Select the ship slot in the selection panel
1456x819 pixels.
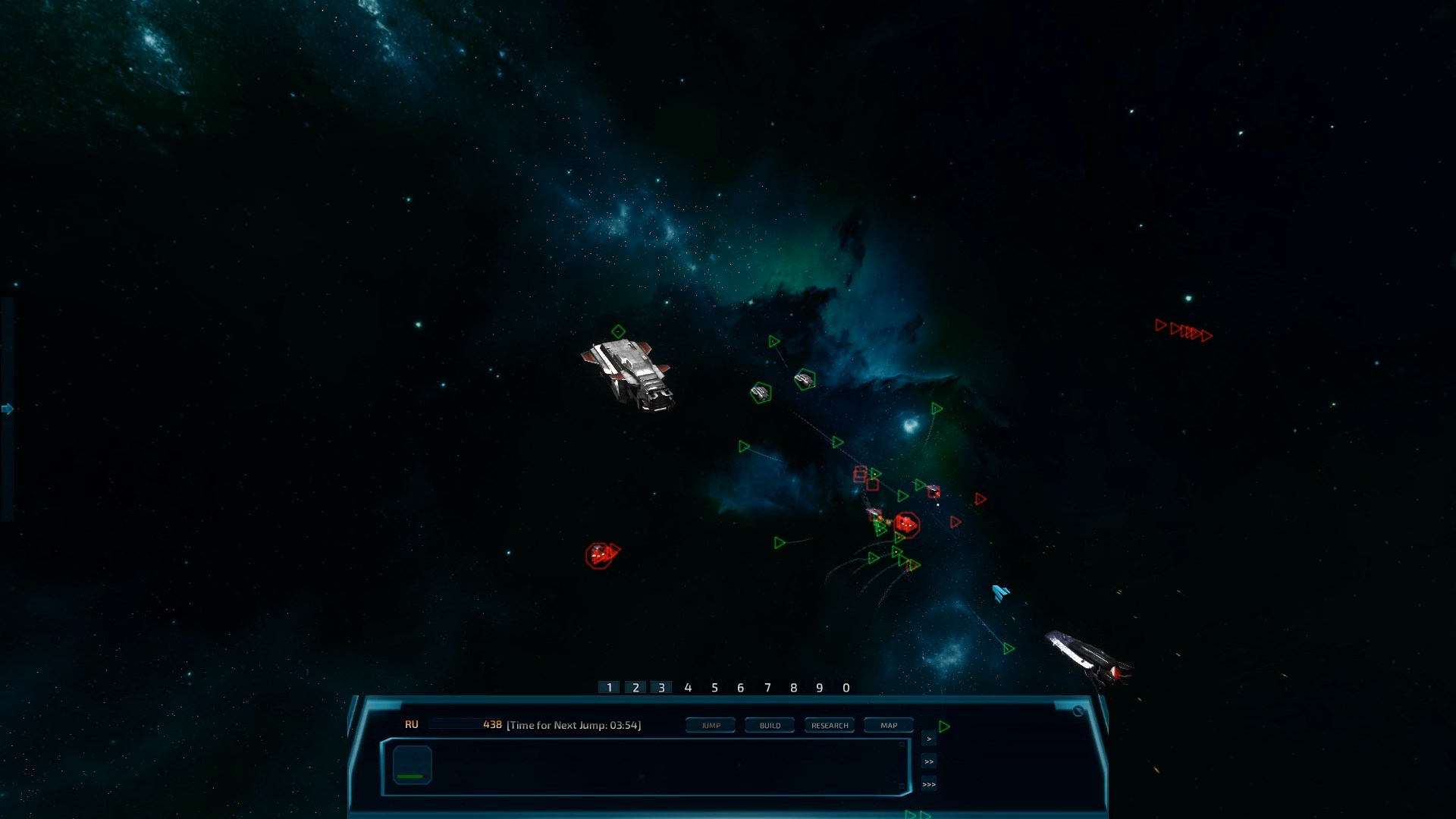point(413,765)
